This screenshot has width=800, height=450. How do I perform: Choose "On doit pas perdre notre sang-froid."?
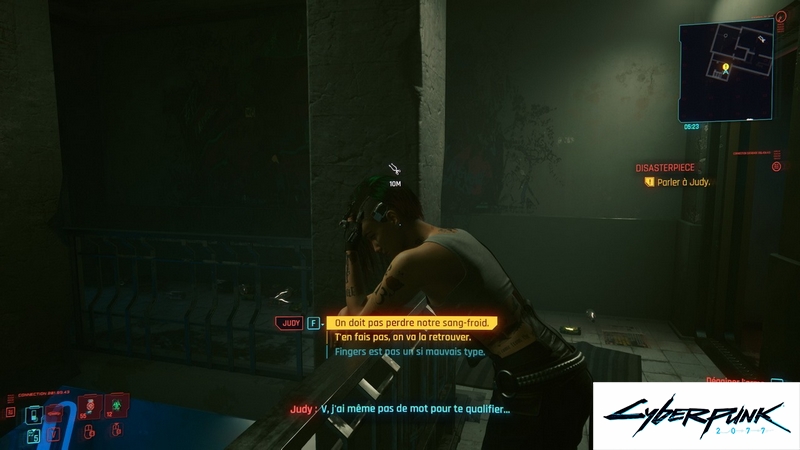pyautogui.click(x=411, y=323)
